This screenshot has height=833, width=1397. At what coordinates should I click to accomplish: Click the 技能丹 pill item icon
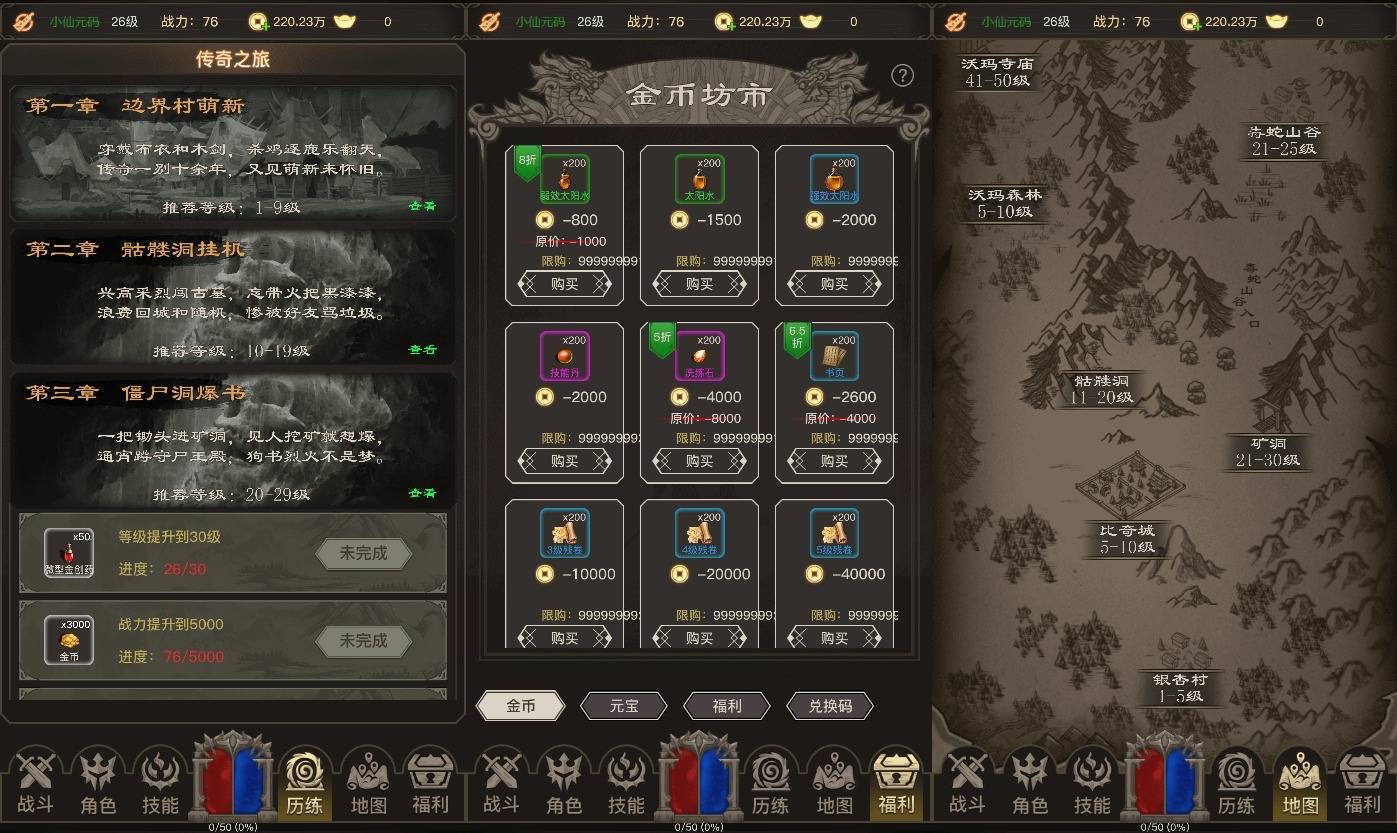[x=565, y=353]
